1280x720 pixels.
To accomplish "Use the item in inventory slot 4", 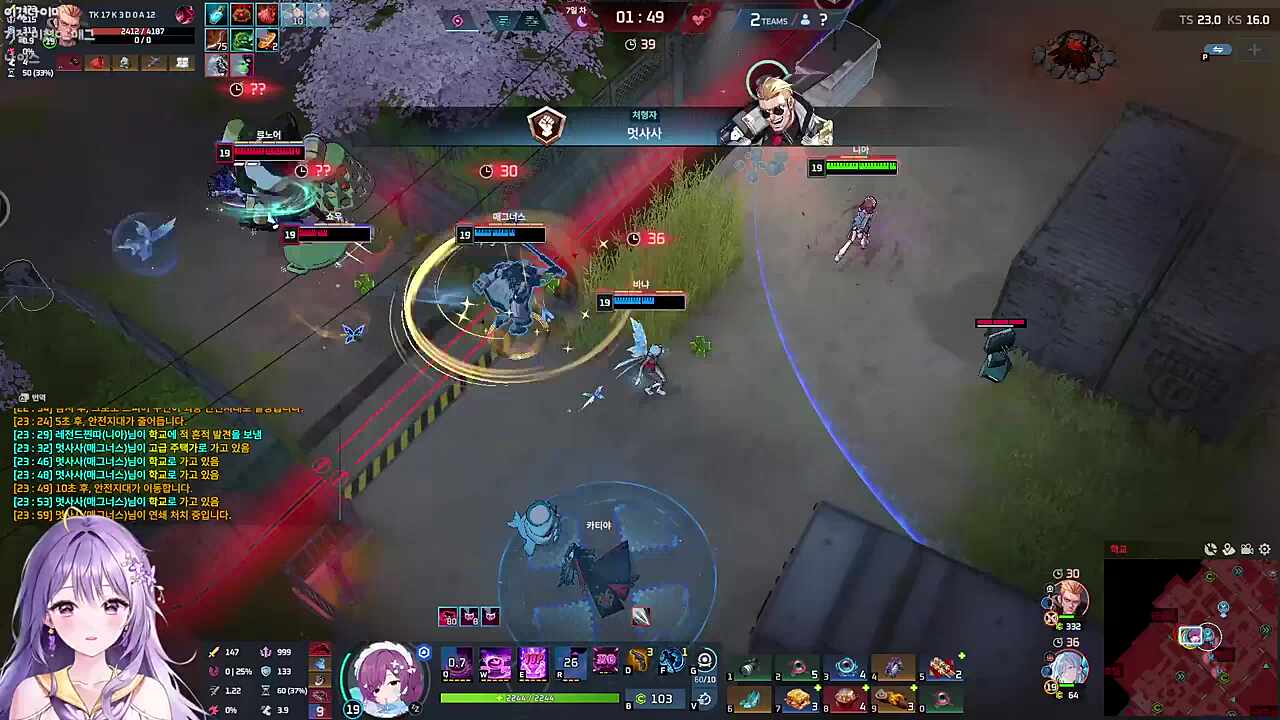I will pyautogui.click(x=893, y=668).
